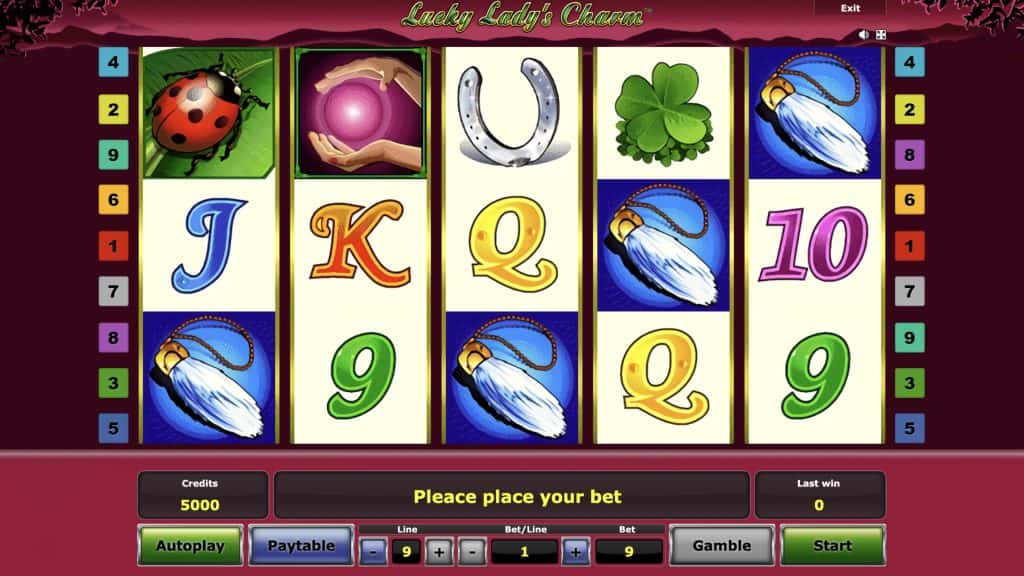
Task: Exit the game
Action: (850, 8)
